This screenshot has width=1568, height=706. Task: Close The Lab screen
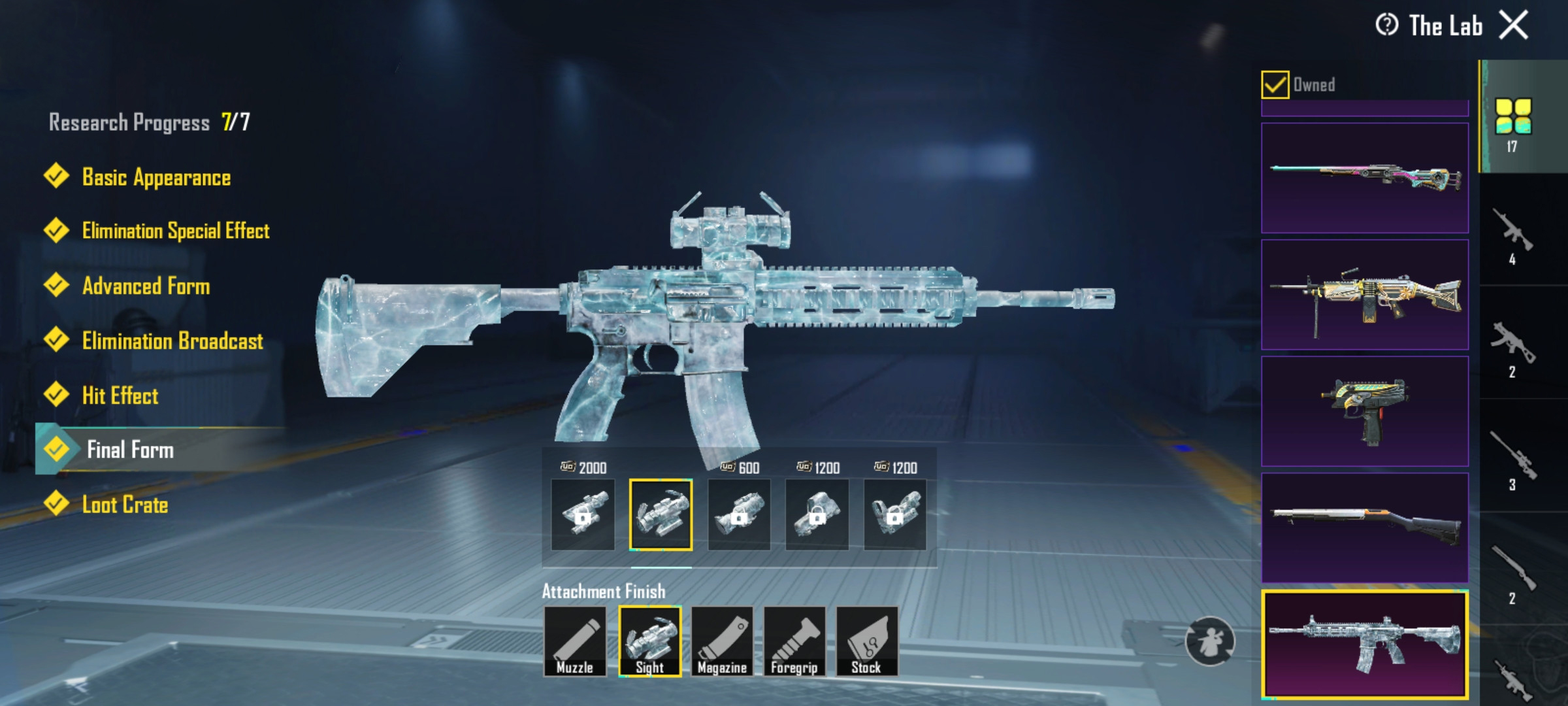click(1513, 26)
